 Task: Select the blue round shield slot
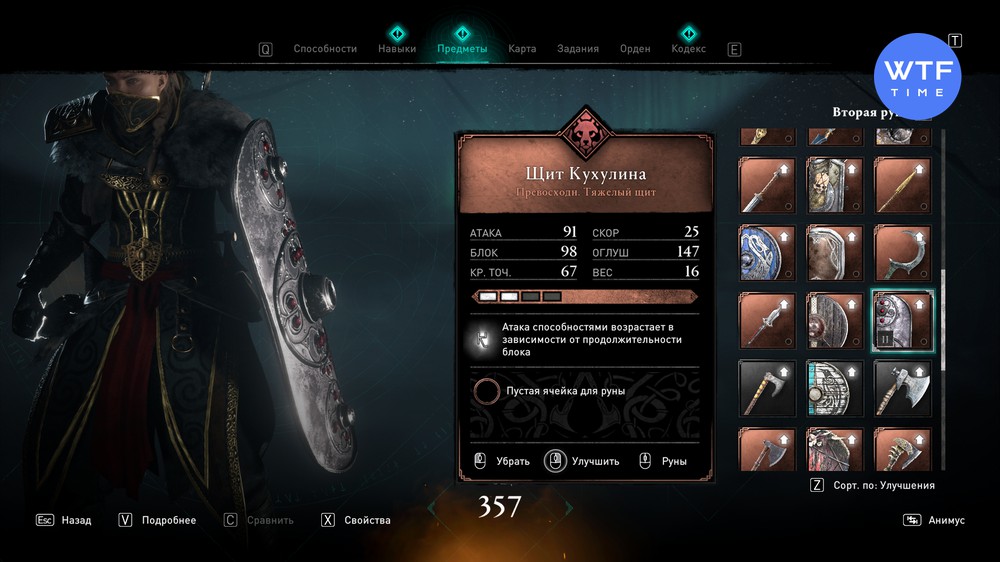(x=767, y=253)
